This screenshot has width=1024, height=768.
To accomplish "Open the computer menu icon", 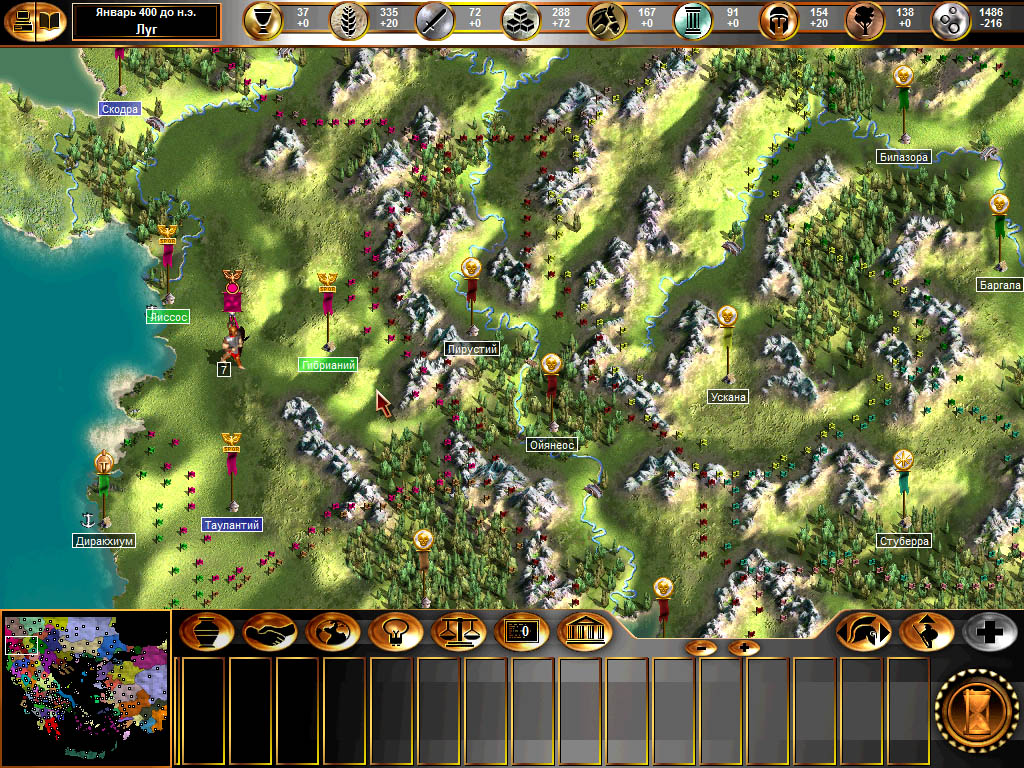I will [x=20, y=21].
